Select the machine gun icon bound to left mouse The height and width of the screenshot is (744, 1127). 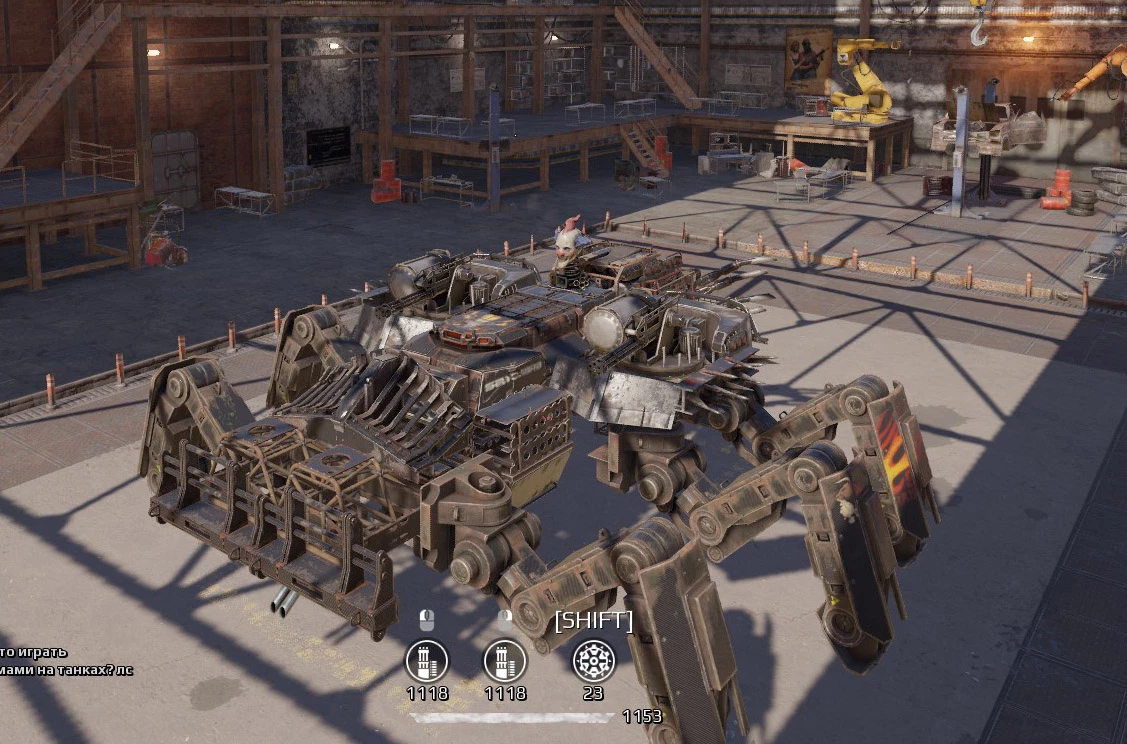pos(427,661)
